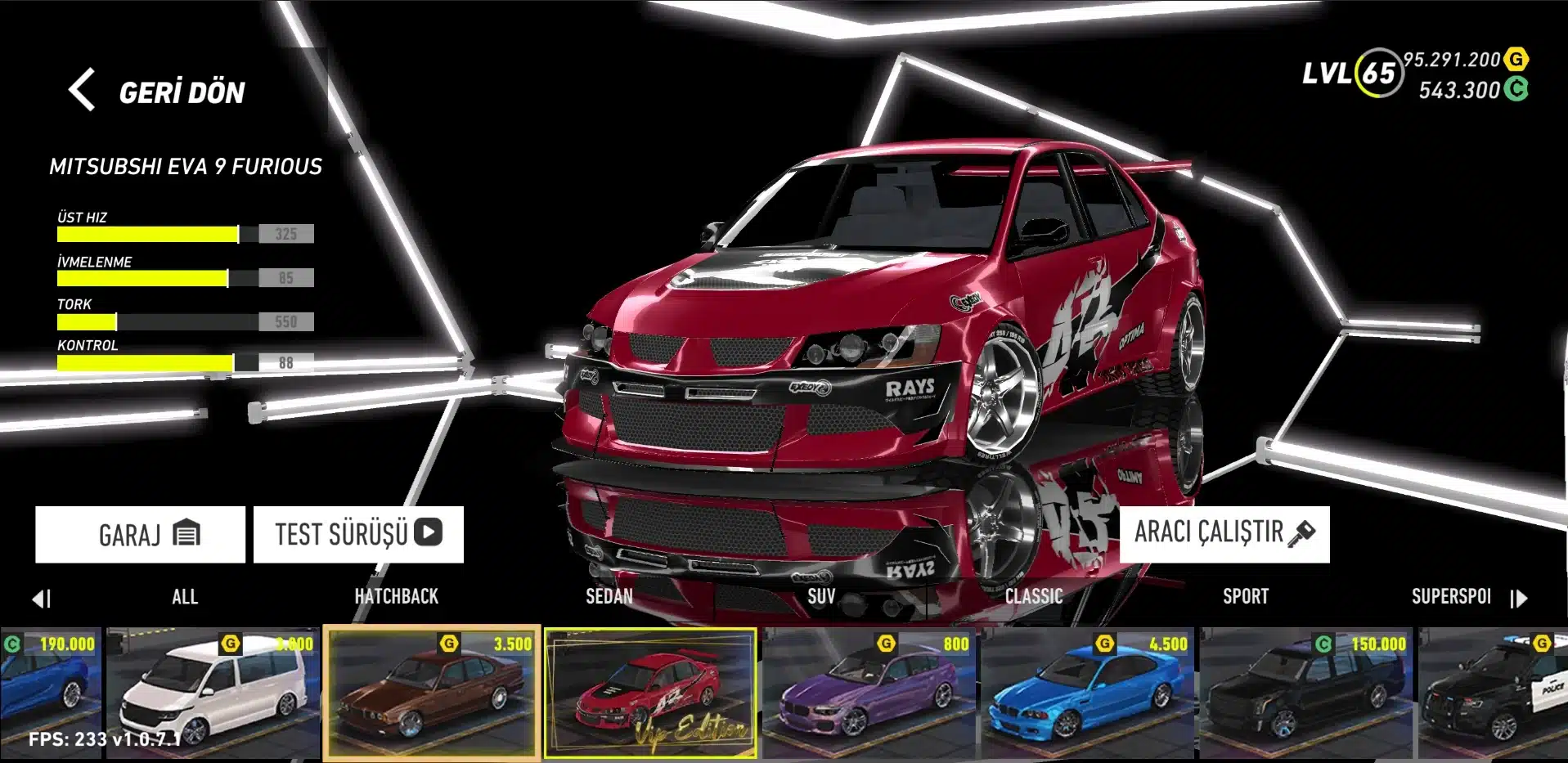Image resolution: width=1568 pixels, height=763 pixels.
Task: Choose the black SUV priced 150.000
Action: (1307, 693)
